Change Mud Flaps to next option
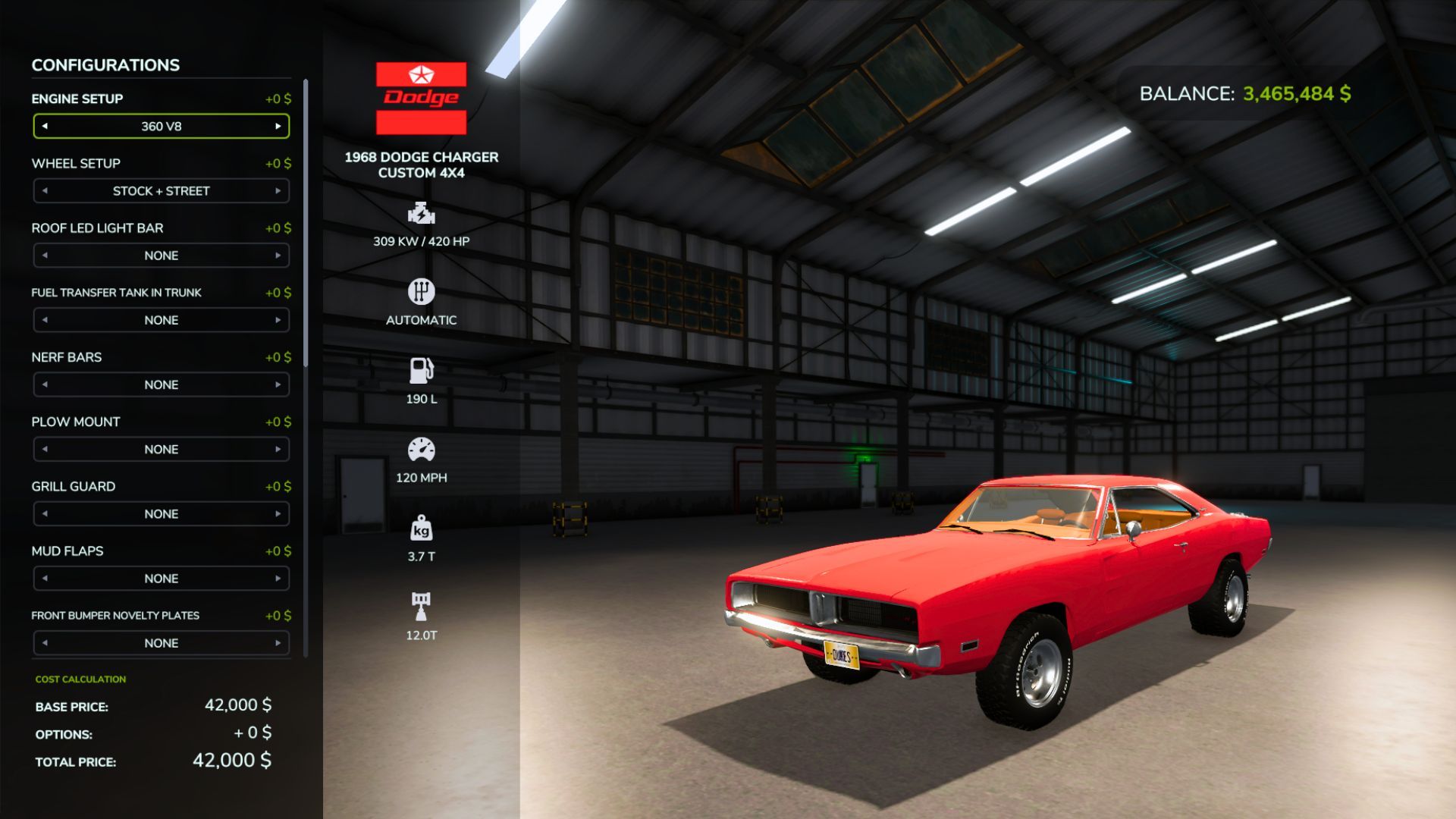1456x819 pixels. (280, 578)
